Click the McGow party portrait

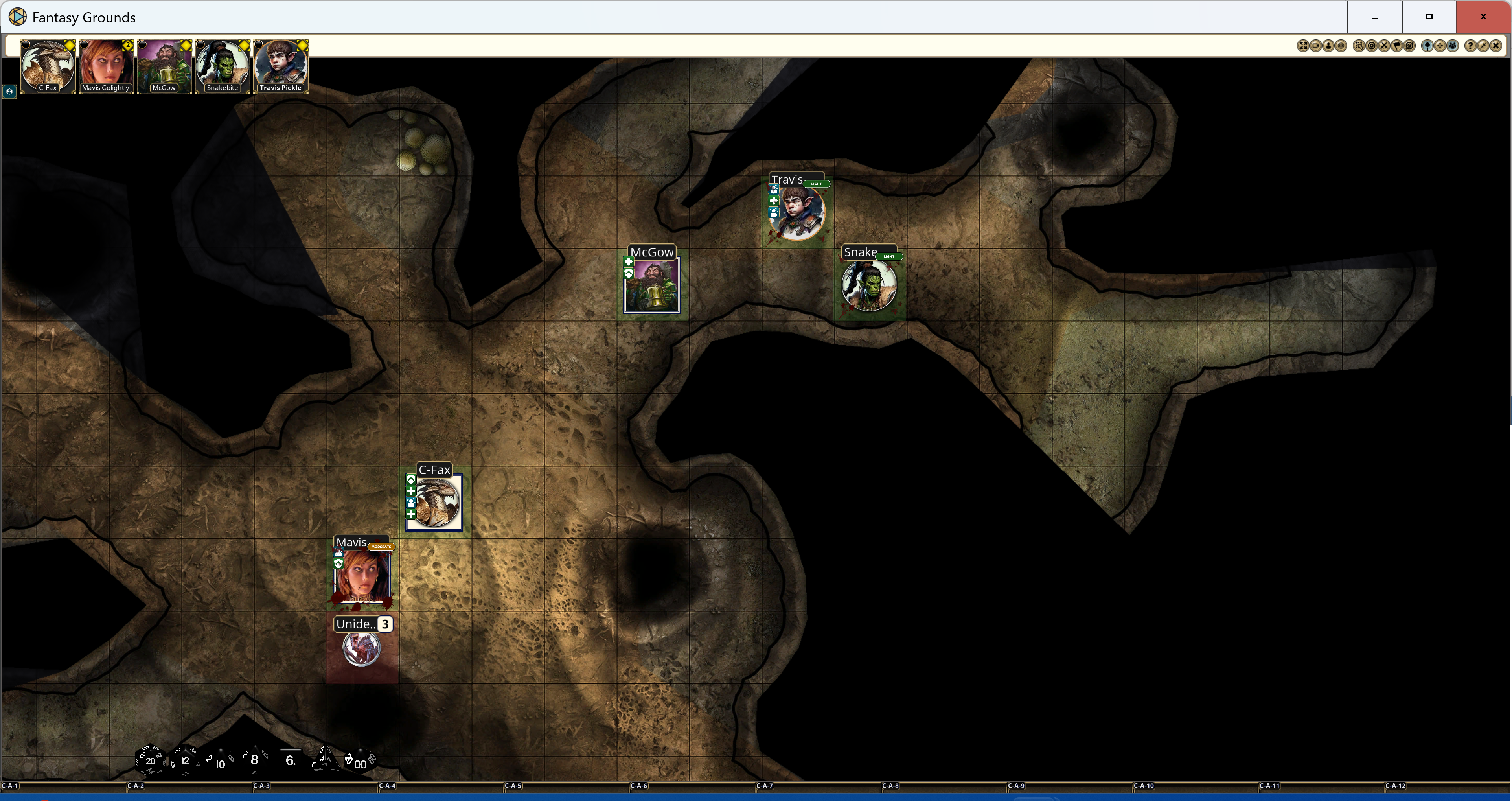(164, 66)
